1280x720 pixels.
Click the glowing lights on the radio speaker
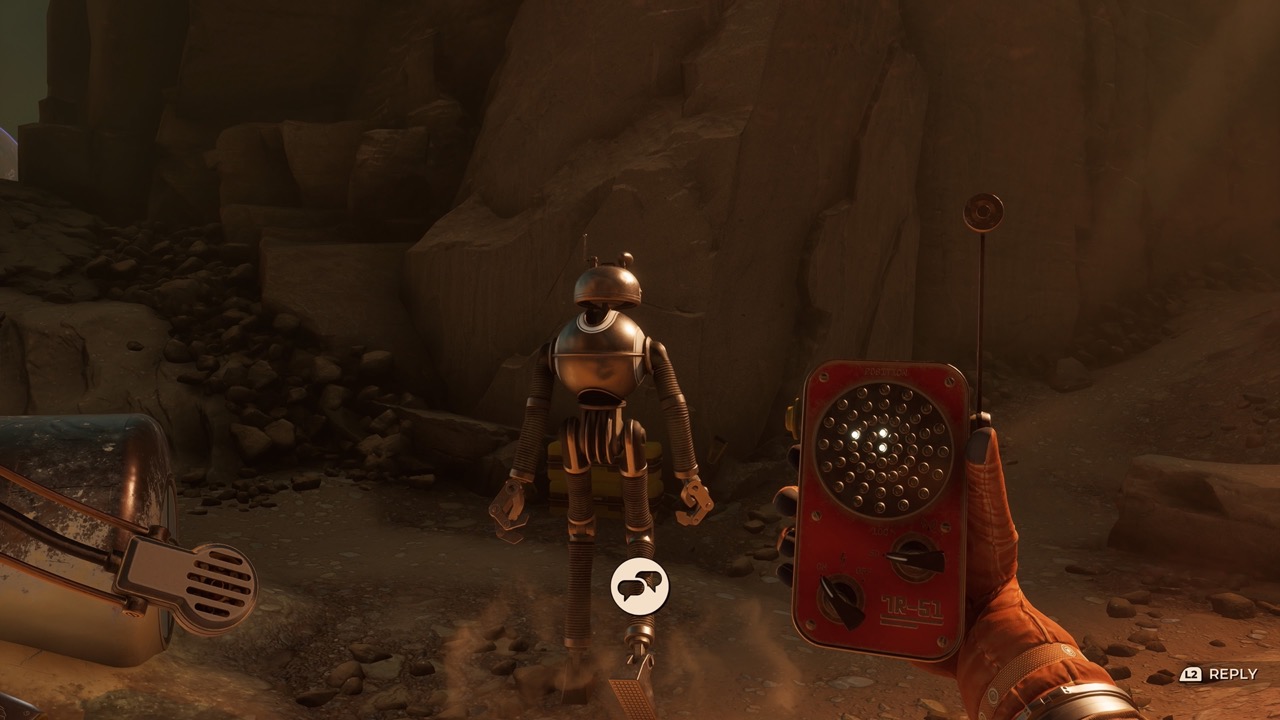click(x=872, y=440)
